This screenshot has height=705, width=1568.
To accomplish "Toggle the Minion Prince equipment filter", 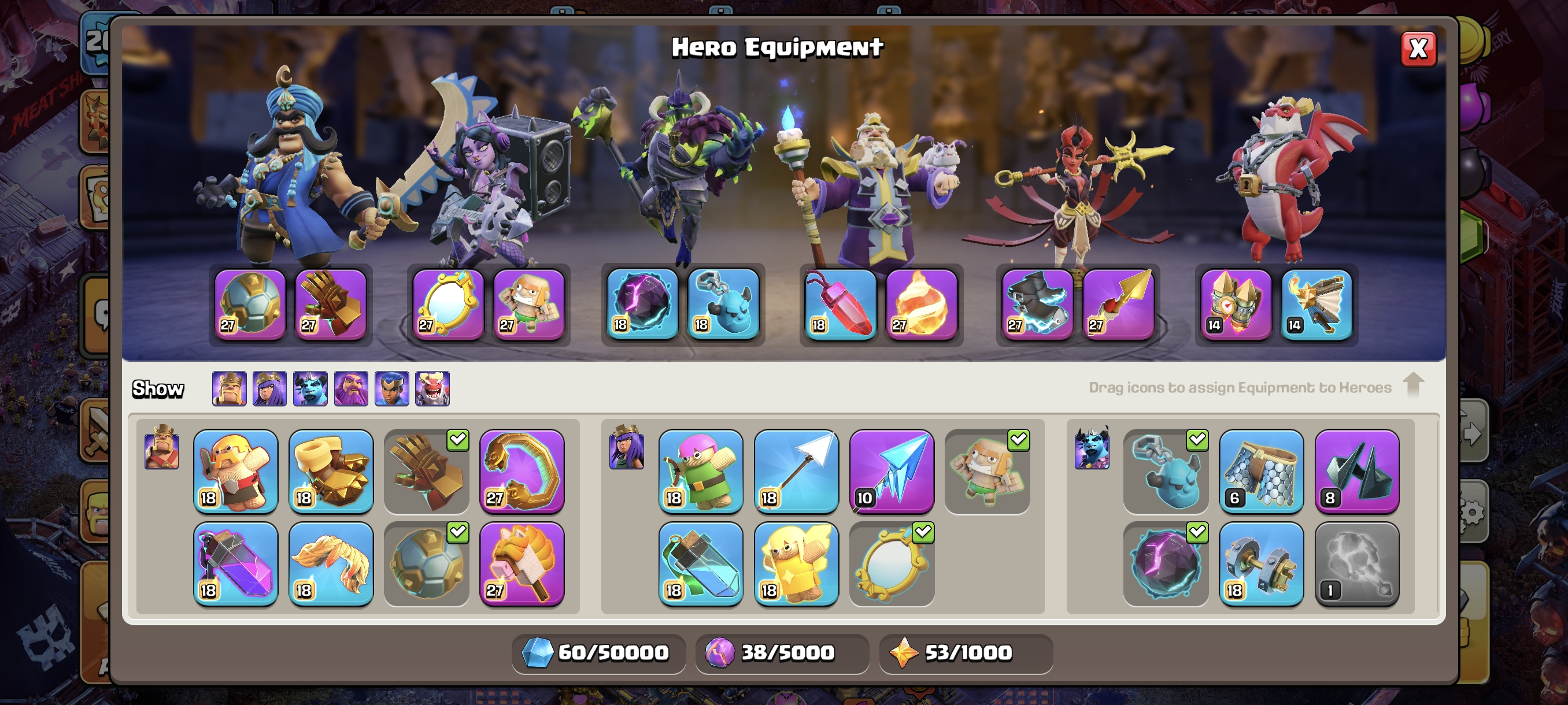I will pos(310,388).
